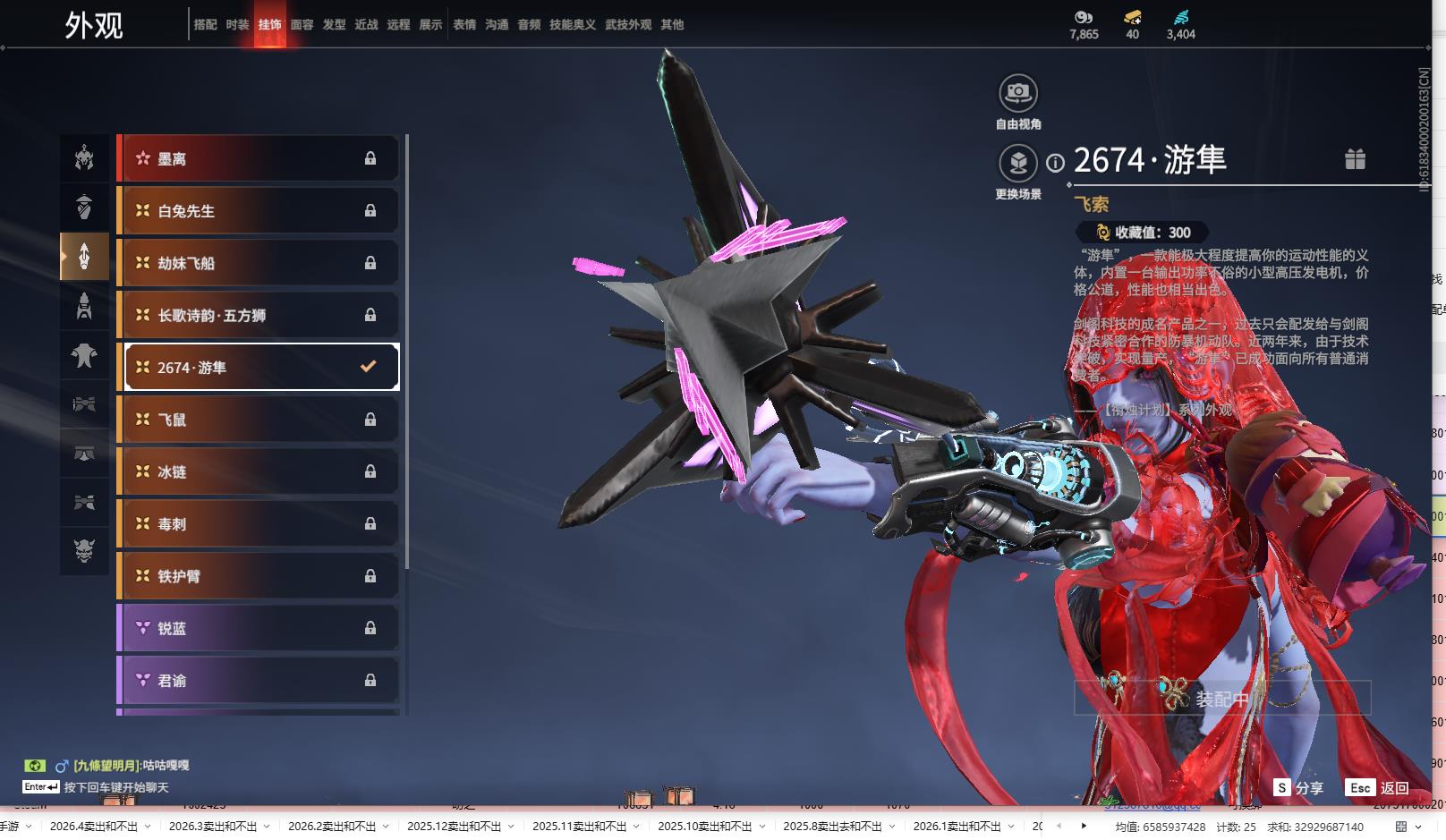Select the 面容 category tab
Image resolution: width=1446 pixels, height=840 pixels.
(302, 25)
